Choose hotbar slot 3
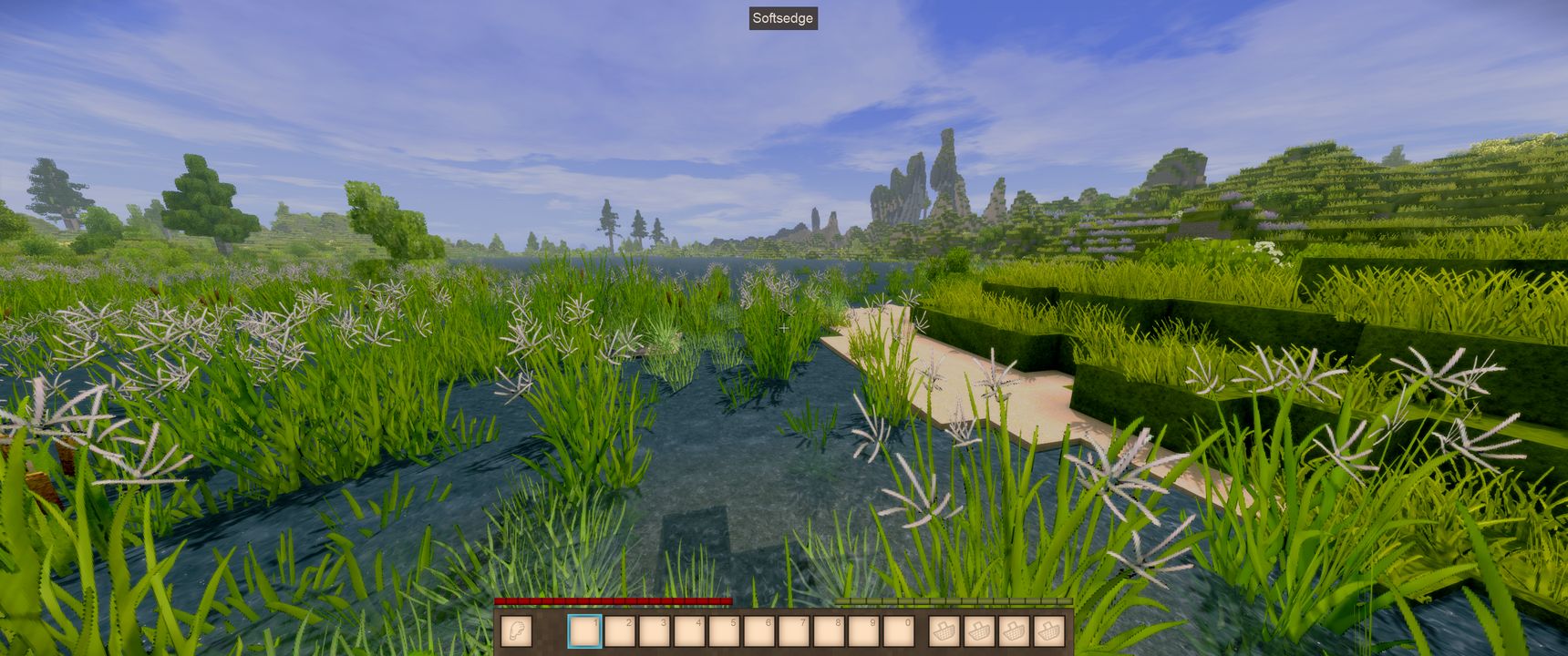The height and width of the screenshot is (656, 1568). tap(655, 630)
